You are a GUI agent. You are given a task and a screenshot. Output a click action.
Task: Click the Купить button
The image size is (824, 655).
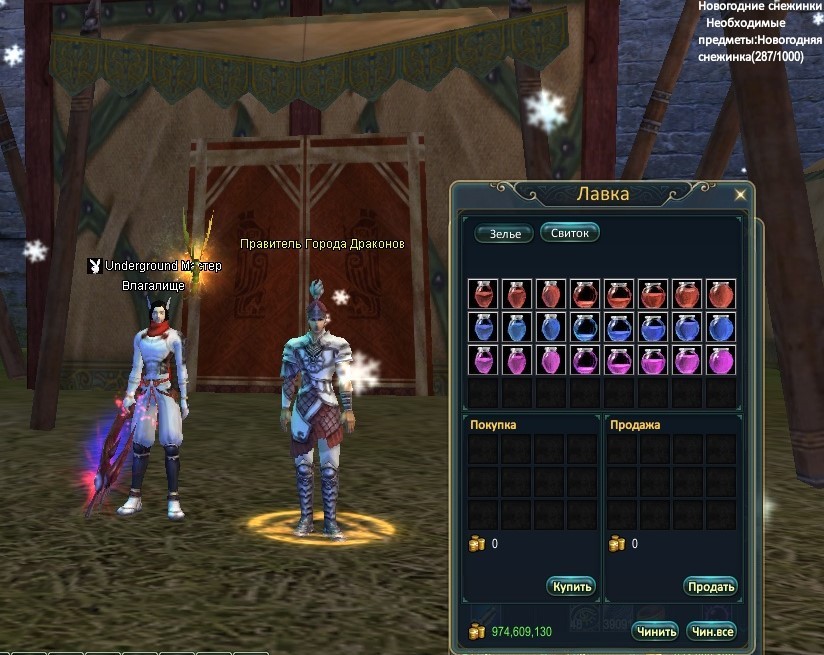click(572, 587)
